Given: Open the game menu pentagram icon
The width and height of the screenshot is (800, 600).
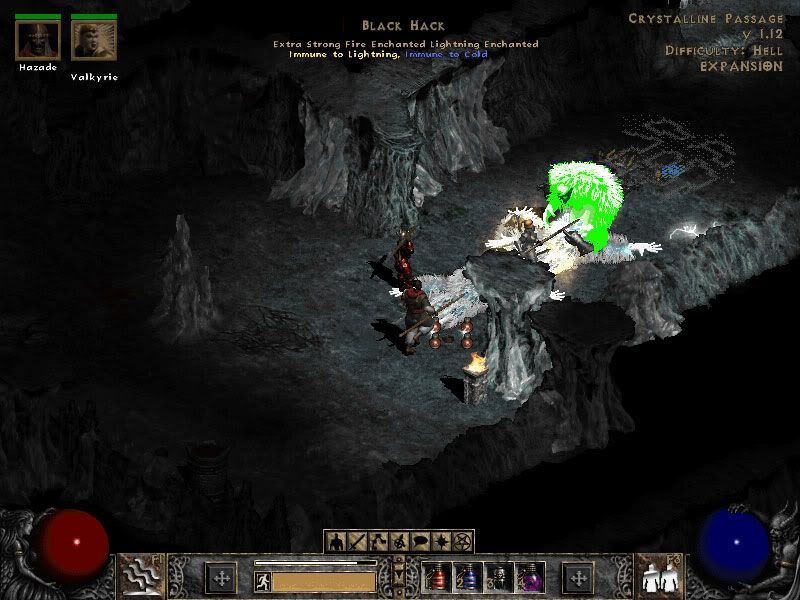Looking at the screenshot, I should pyautogui.click(x=462, y=541).
